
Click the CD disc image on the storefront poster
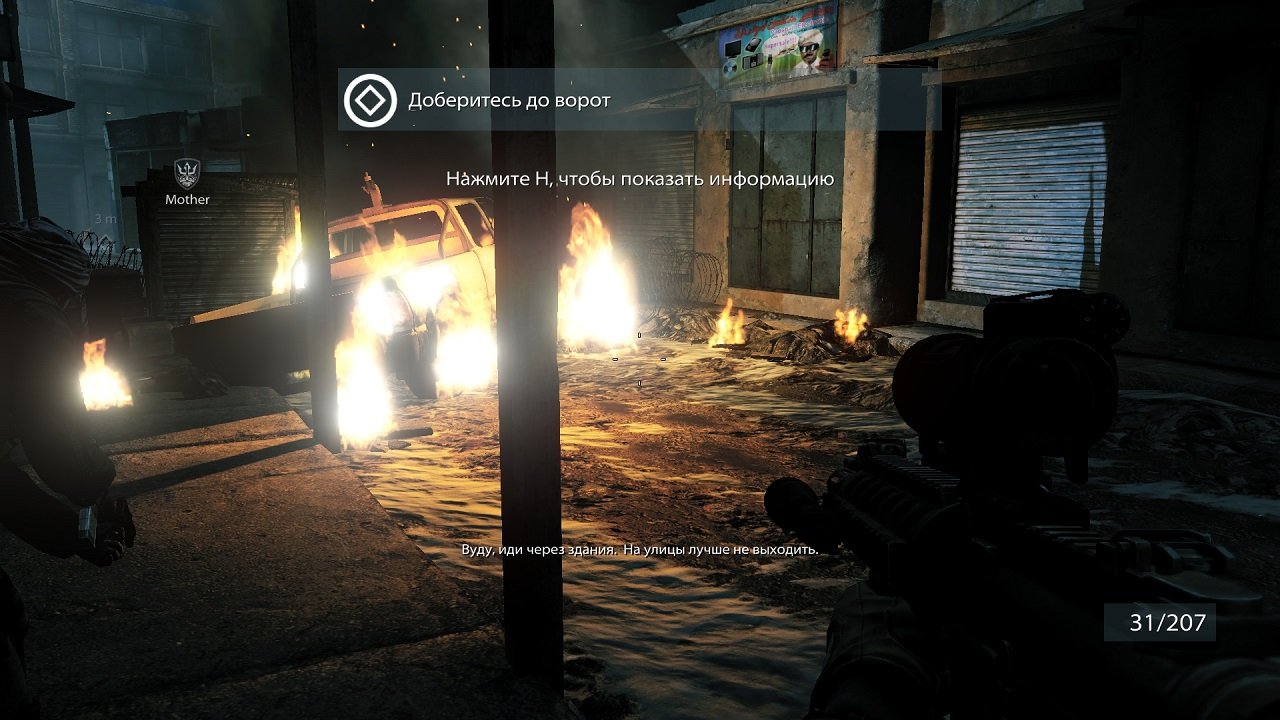click(730, 70)
